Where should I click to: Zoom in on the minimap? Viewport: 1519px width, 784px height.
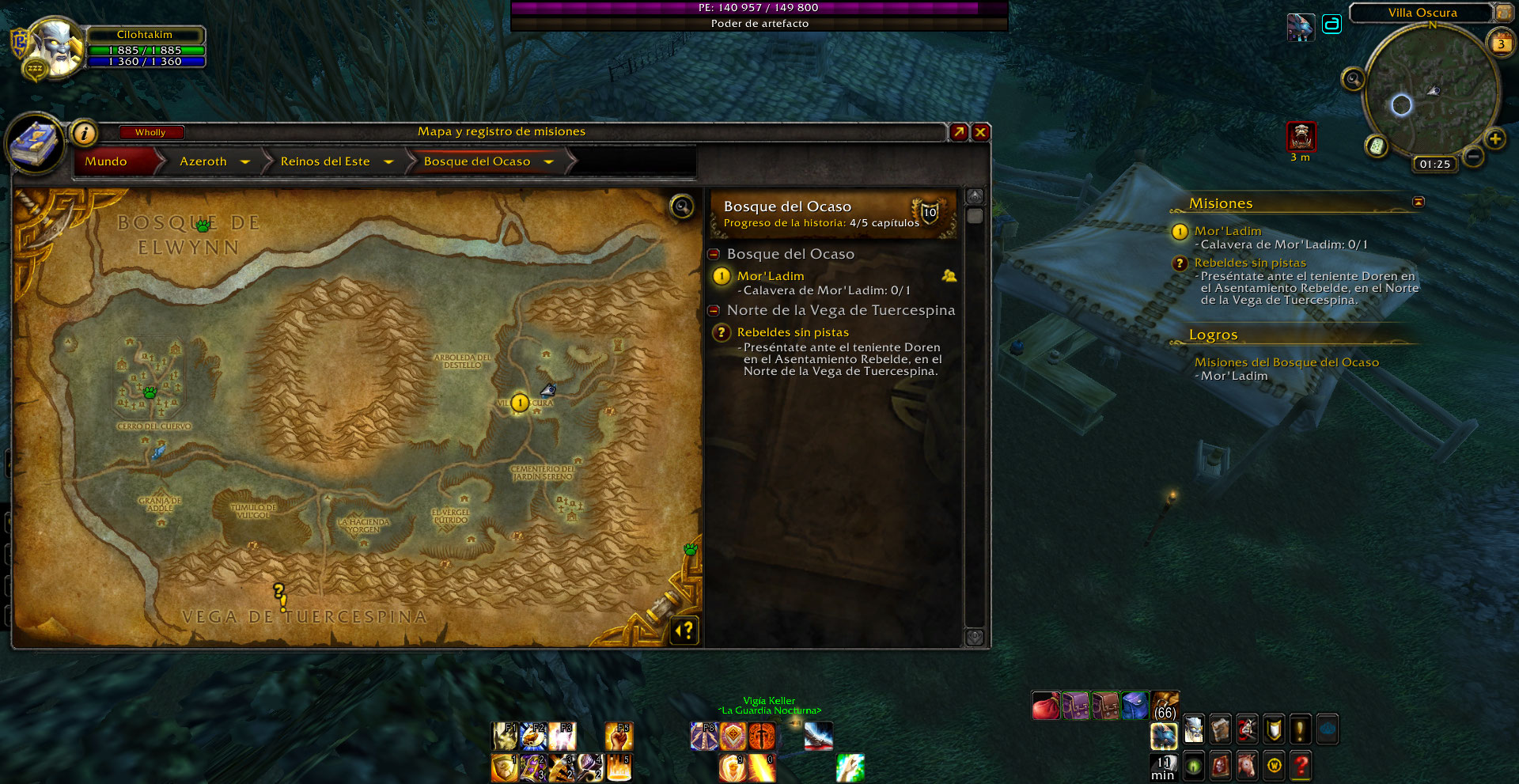(1494, 139)
